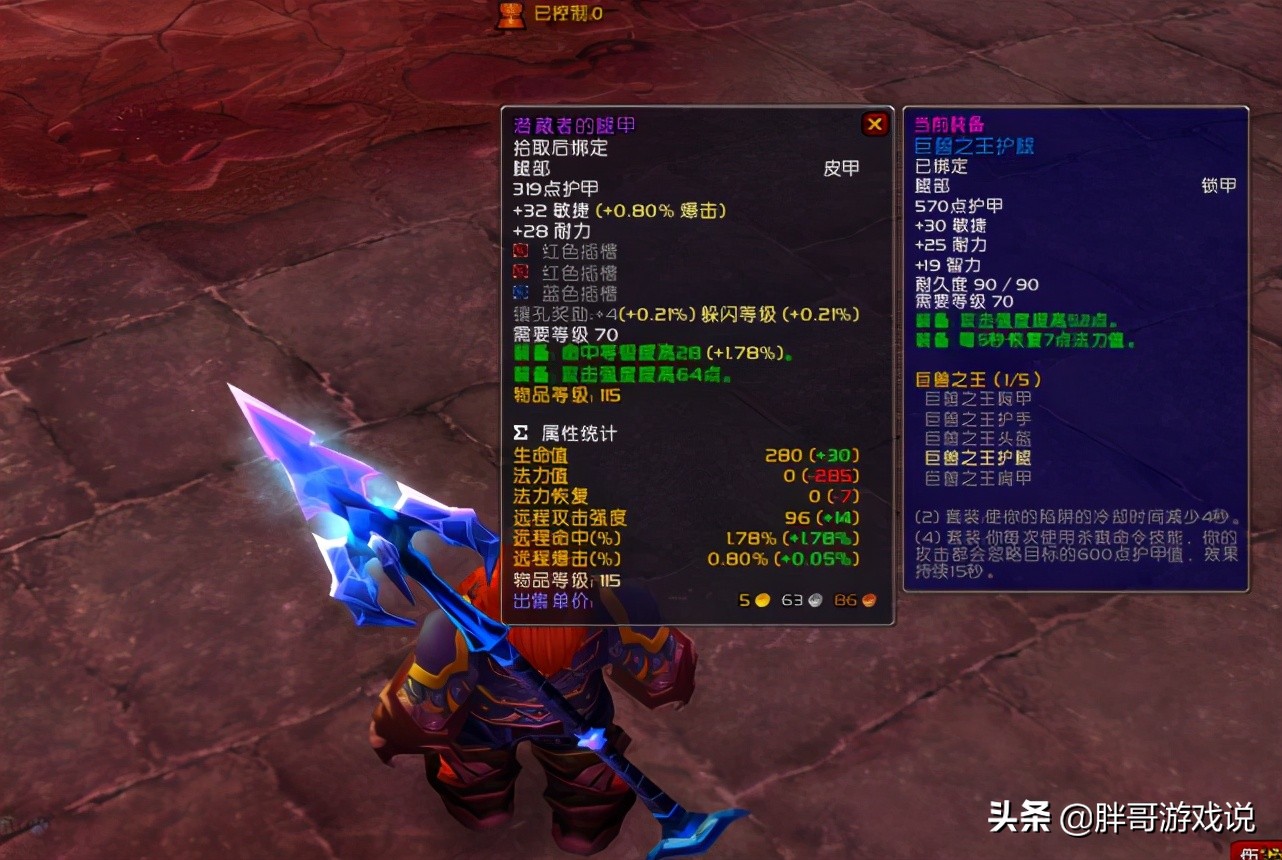Select the highlighted 巨兽之王护腿 set entry

tap(977, 459)
